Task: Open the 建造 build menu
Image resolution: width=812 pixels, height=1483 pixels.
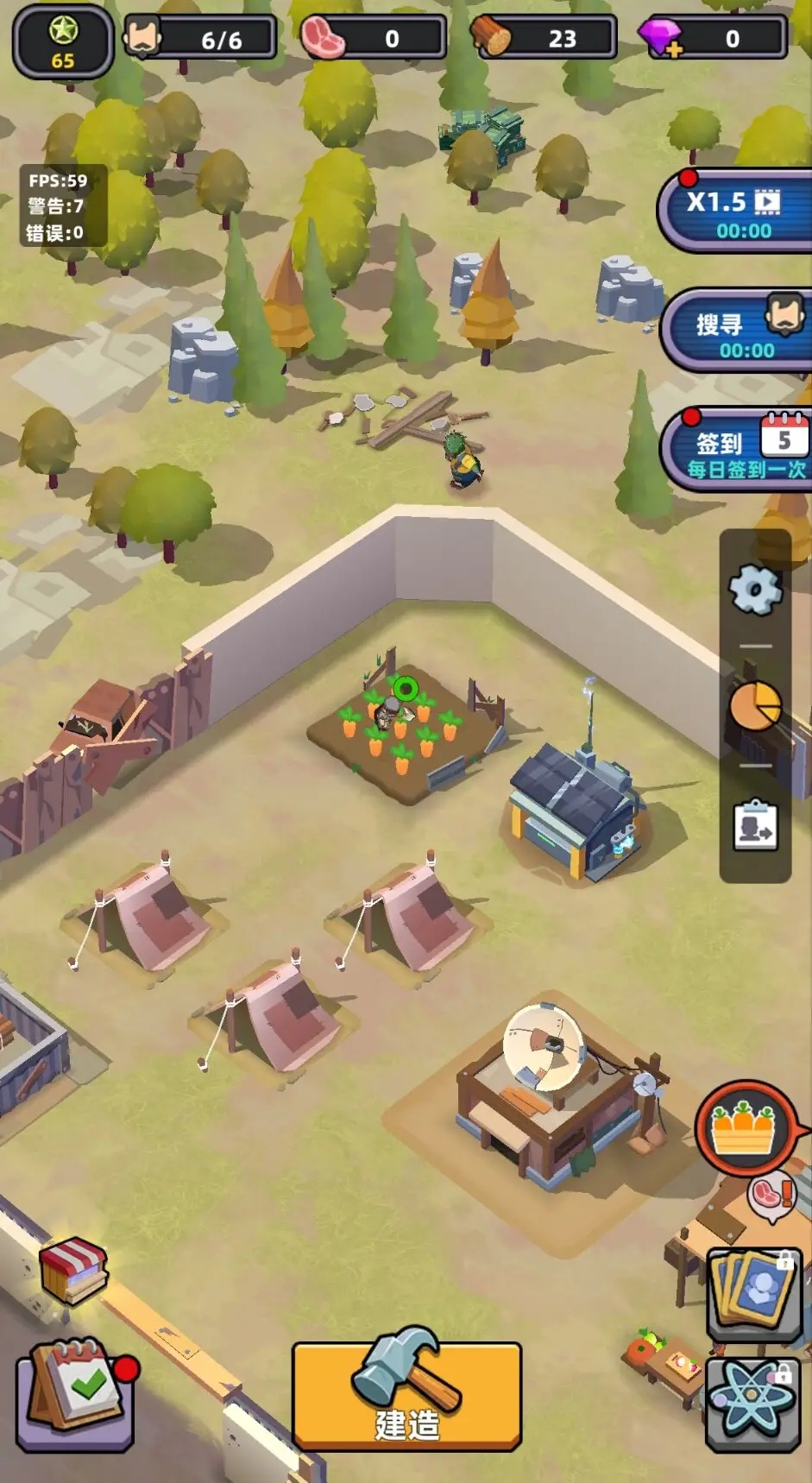Action: coord(406,1393)
